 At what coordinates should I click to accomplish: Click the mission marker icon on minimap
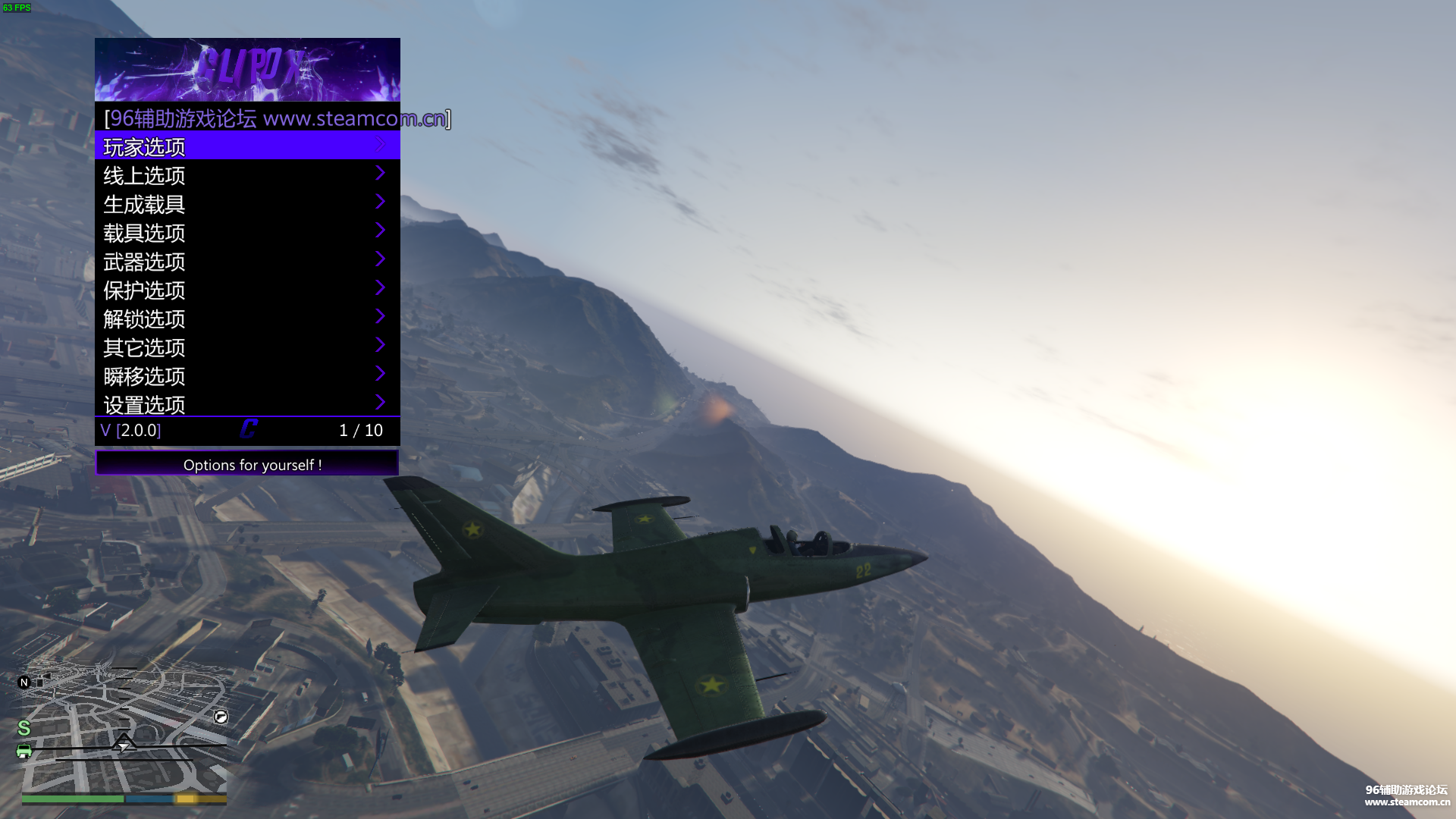coord(221,717)
